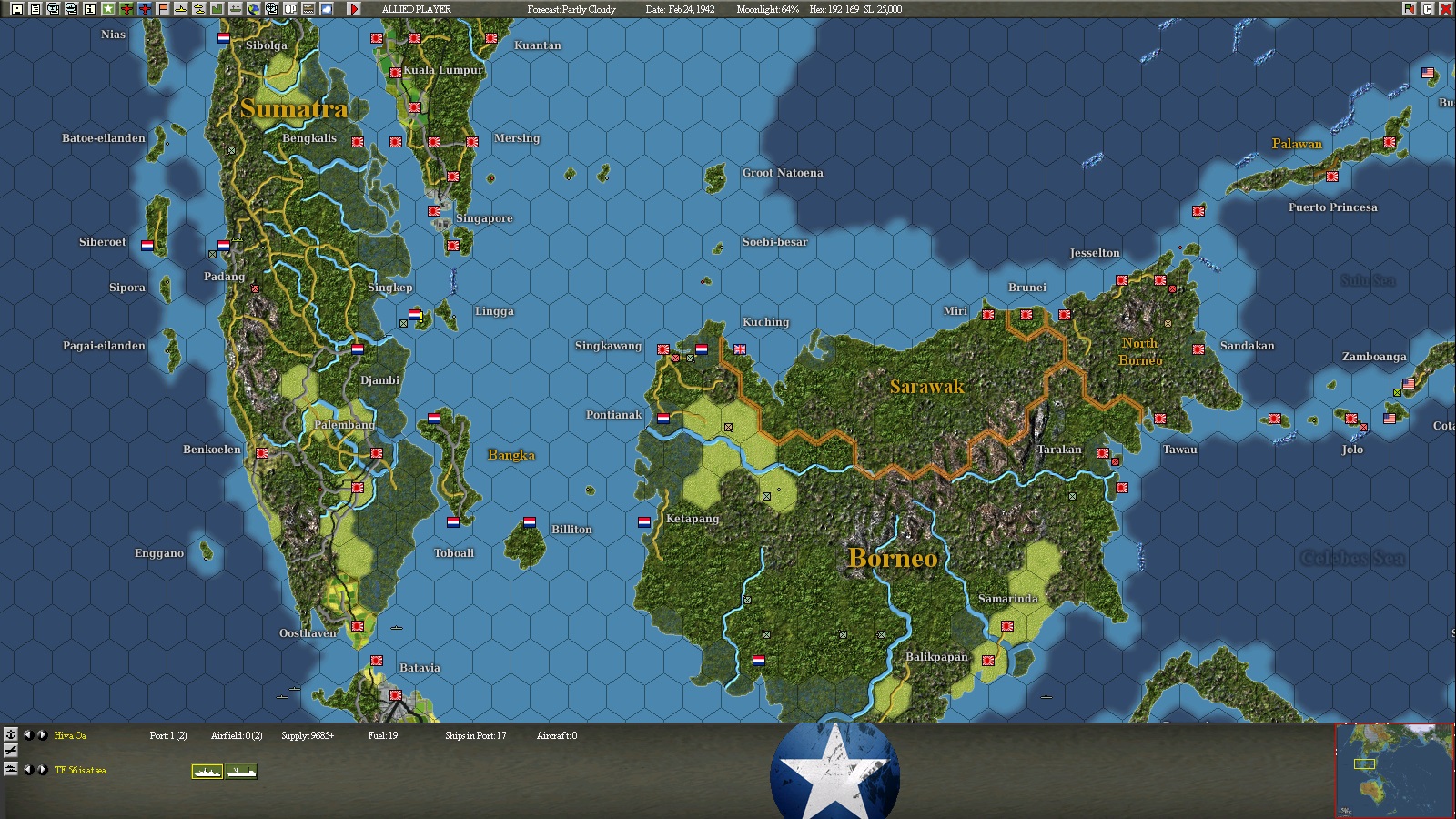Cycle to the next base with the right arrow
The width and height of the screenshot is (1456, 819).
coord(42,736)
